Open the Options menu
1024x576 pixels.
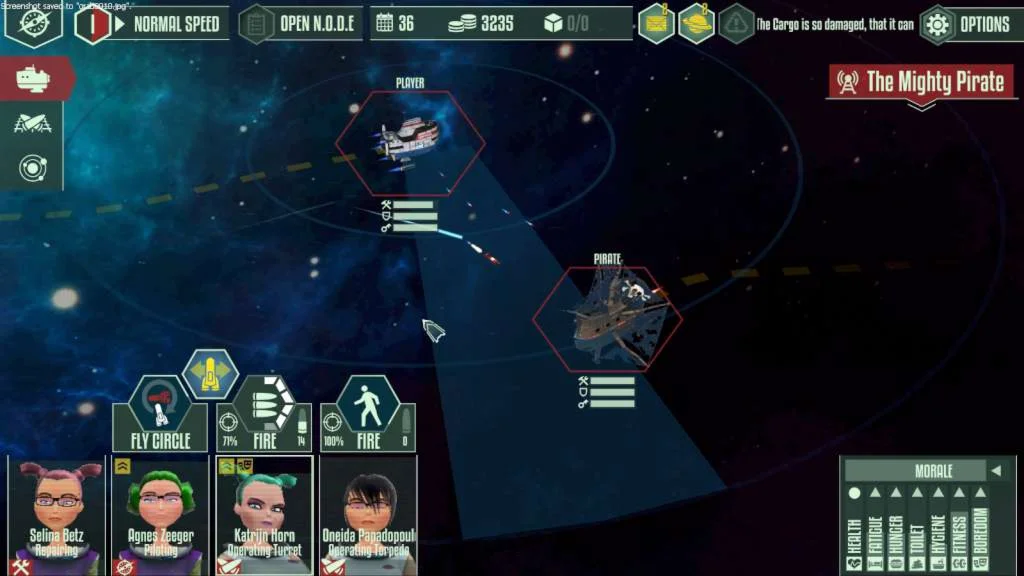[970, 24]
